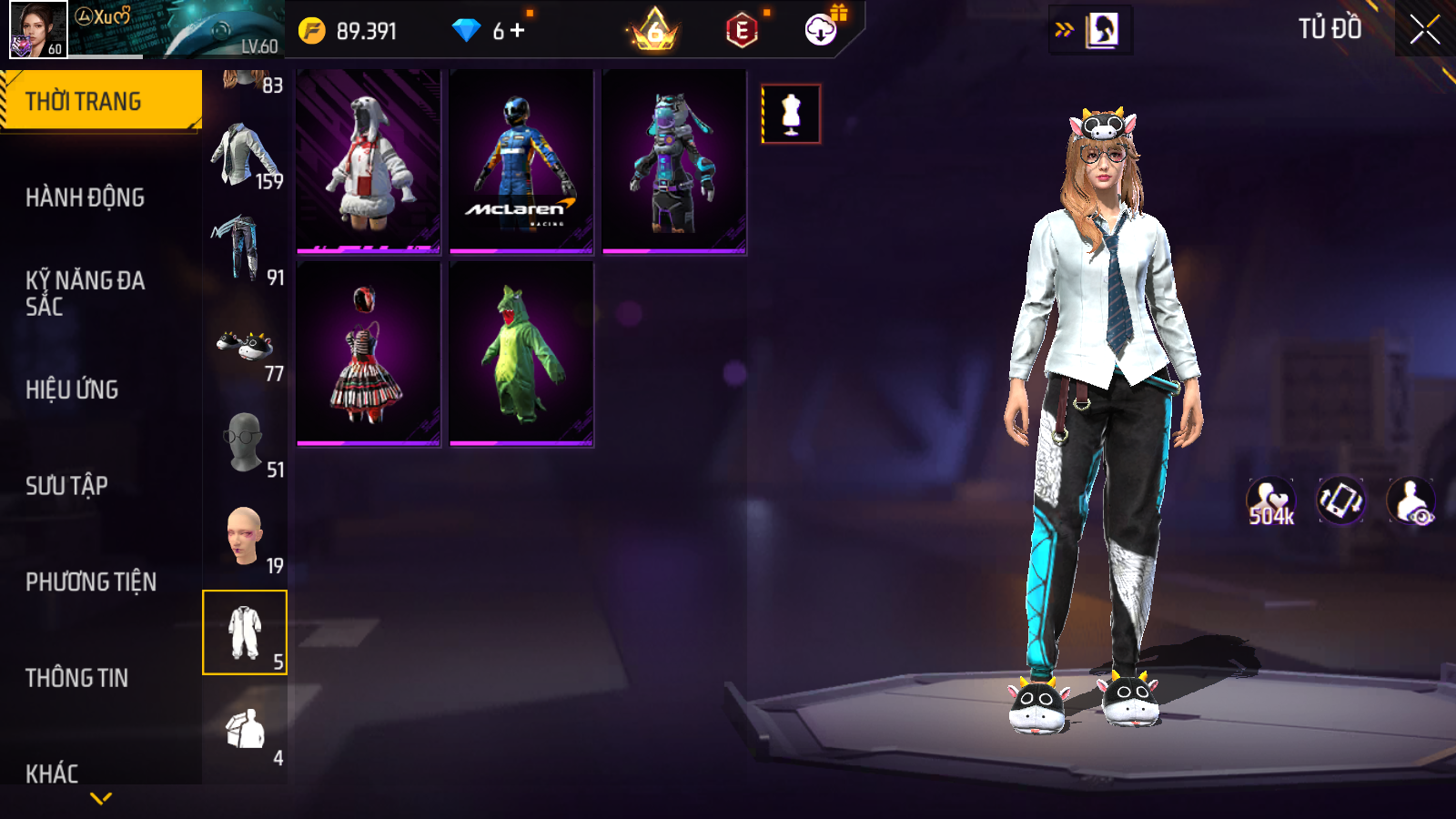
Task: Show the THÔNG TIN section
Action: click(77, 678)
